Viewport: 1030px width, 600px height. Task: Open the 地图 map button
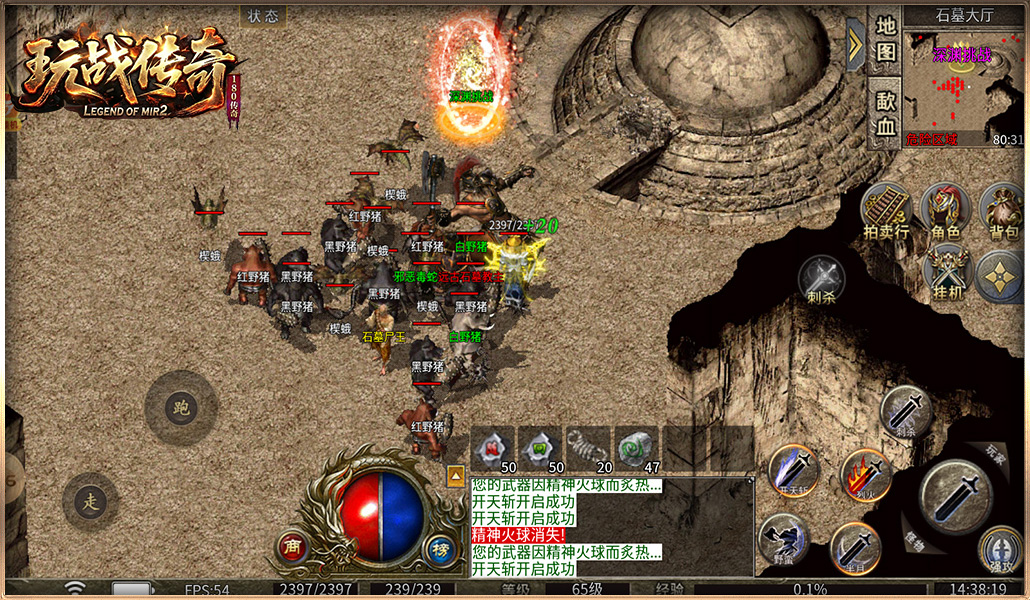[886, 39]
